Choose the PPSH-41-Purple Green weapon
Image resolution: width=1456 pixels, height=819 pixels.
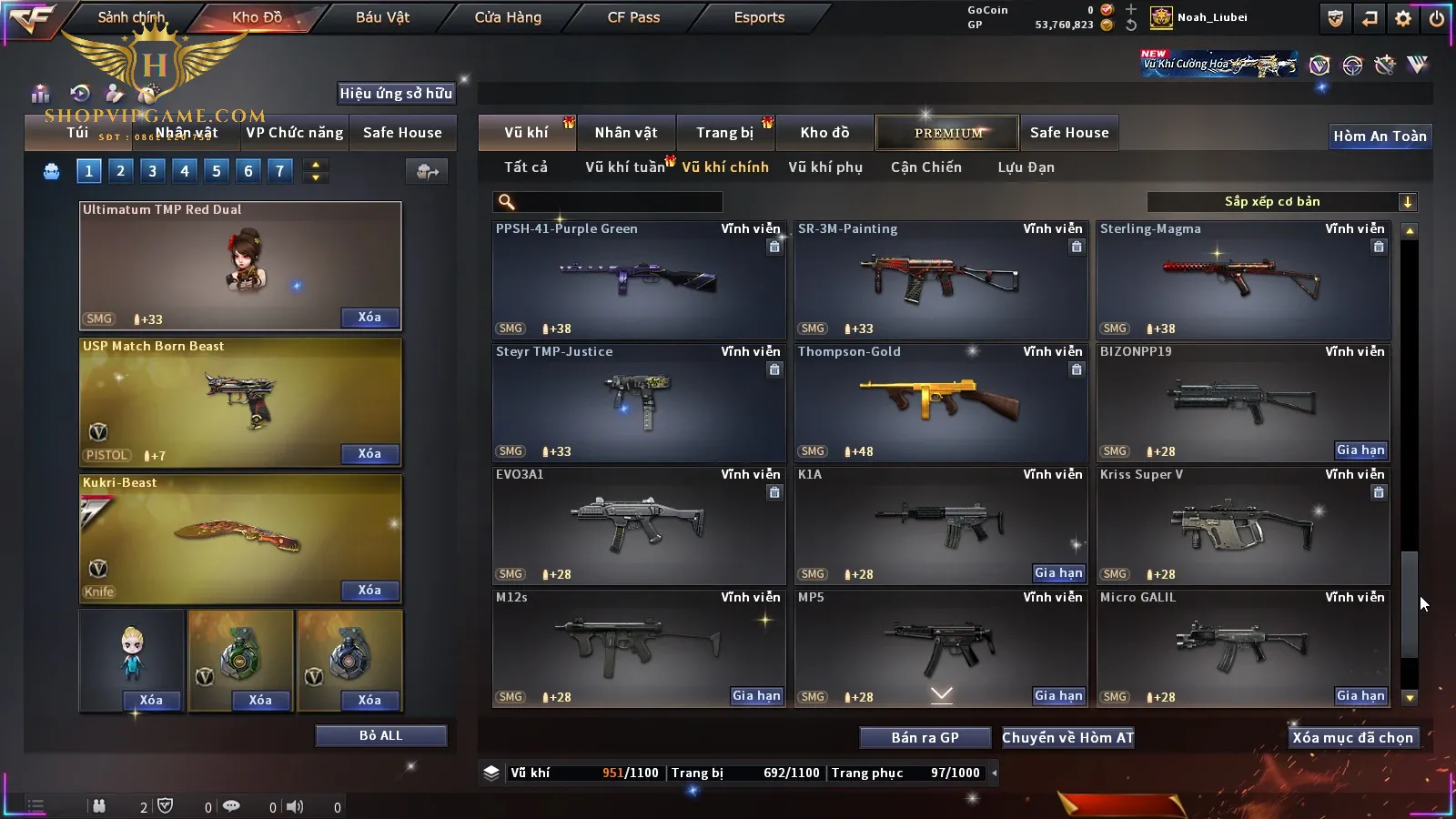tap(638, 279)
